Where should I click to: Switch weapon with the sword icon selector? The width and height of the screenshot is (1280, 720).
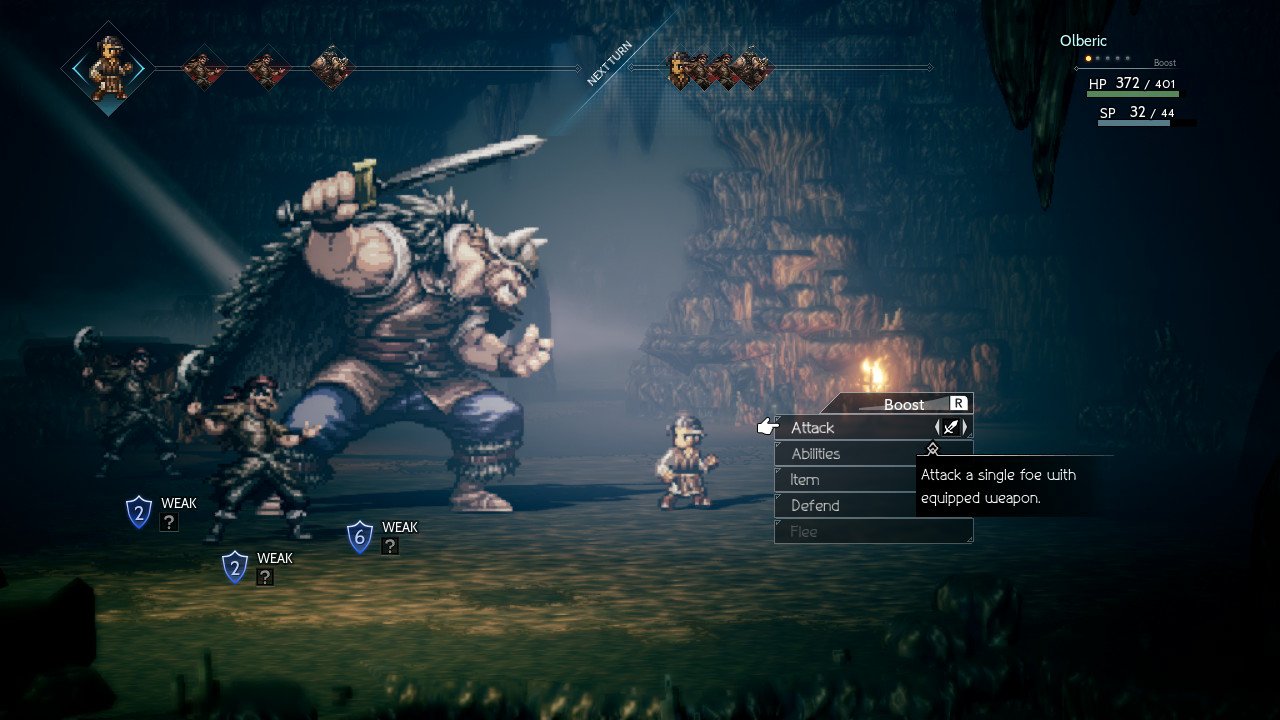tap(951, 428)
